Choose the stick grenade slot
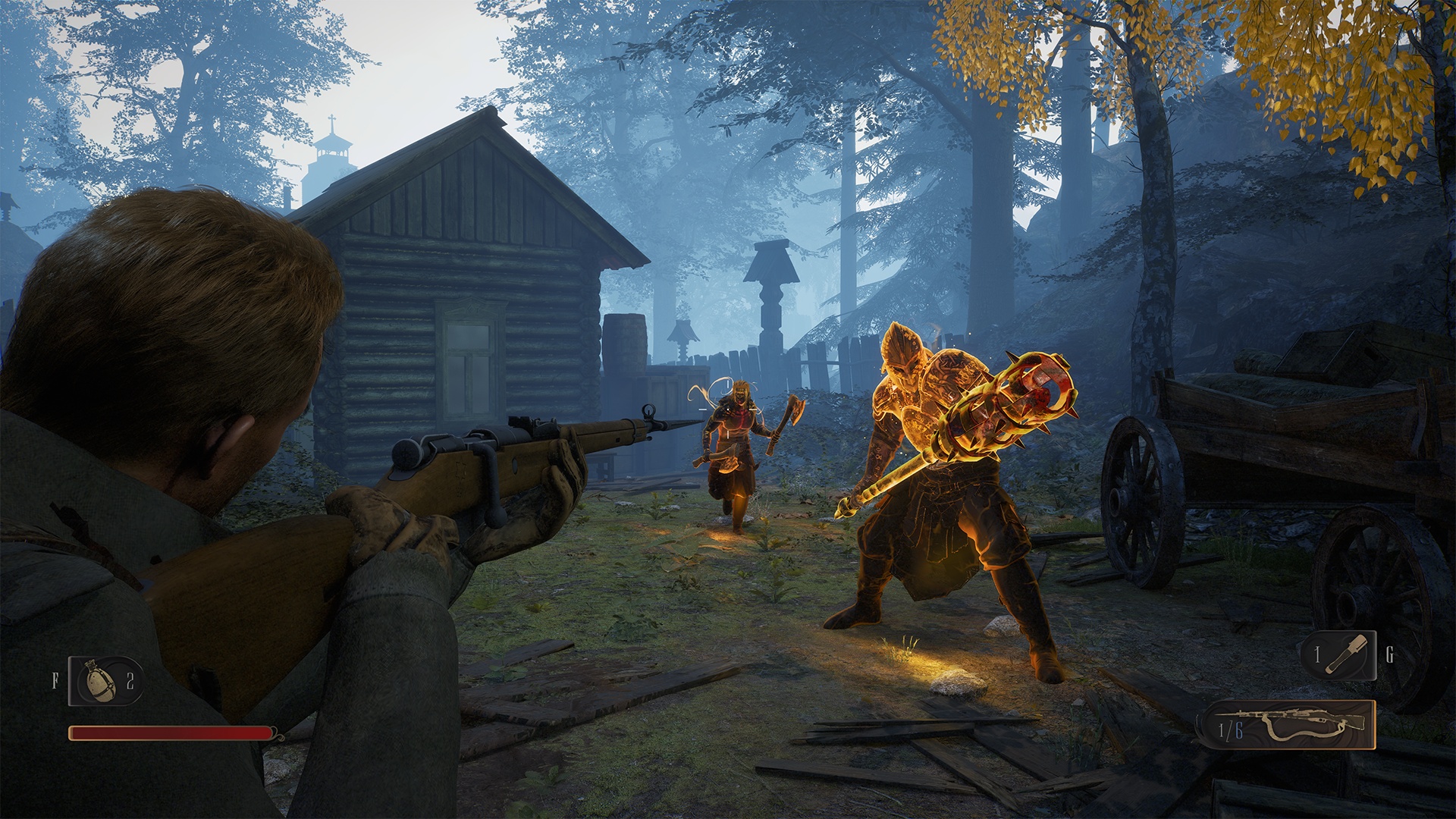Viewport: 1456px width, 819px height. coord(1340,655)
